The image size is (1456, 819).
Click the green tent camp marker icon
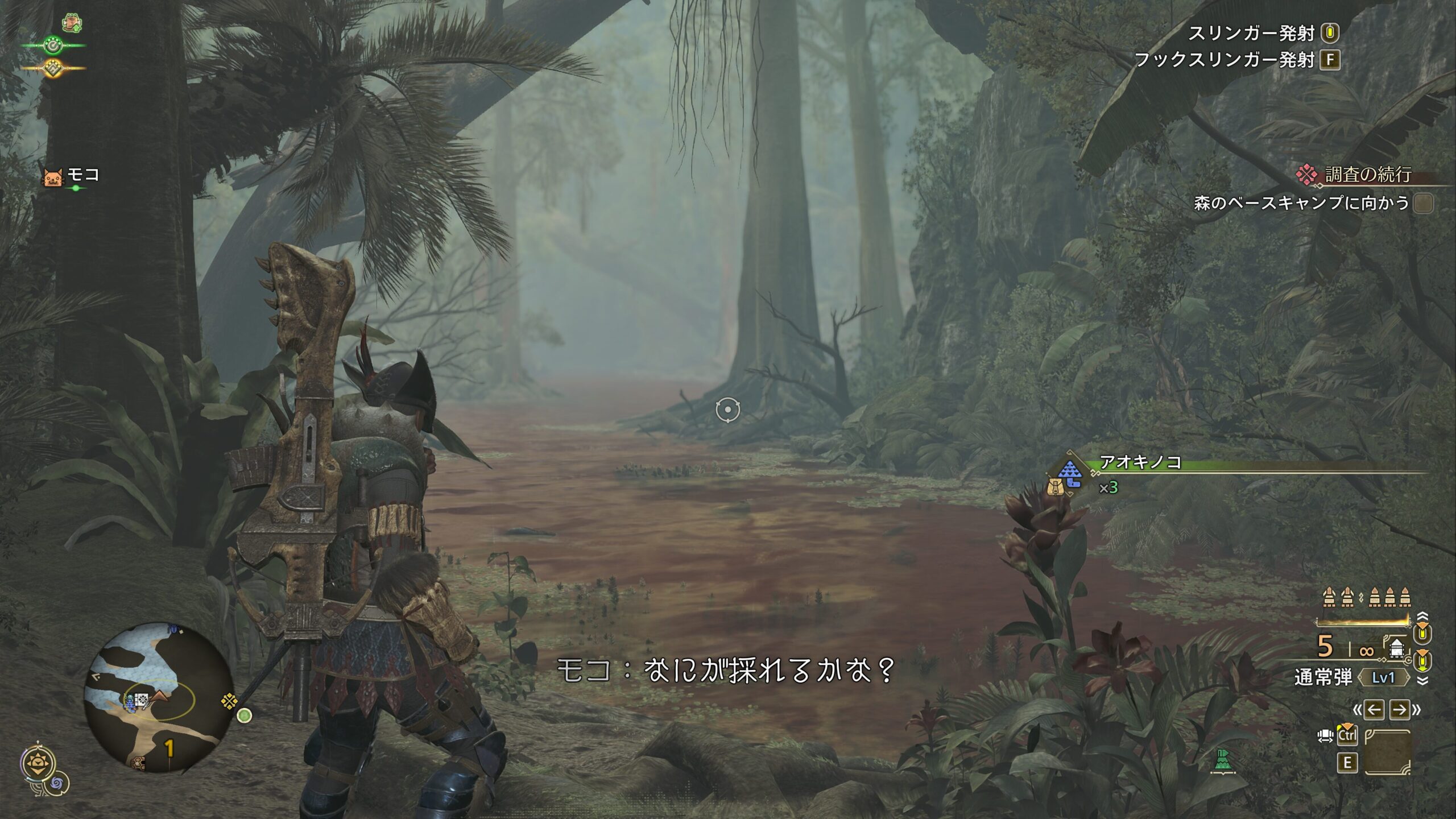tap(1222, 760)
